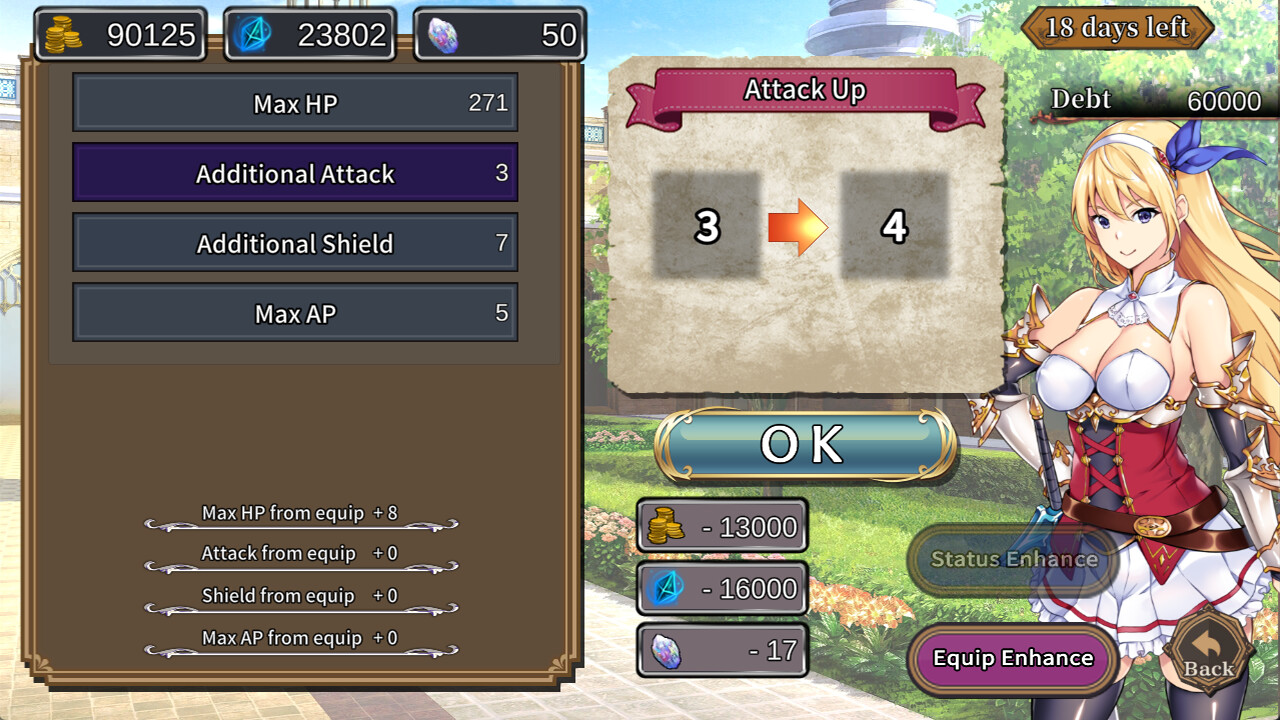Select the Max HP stat row
This screenshot has height=720, width=1280.
coord(295,102)
